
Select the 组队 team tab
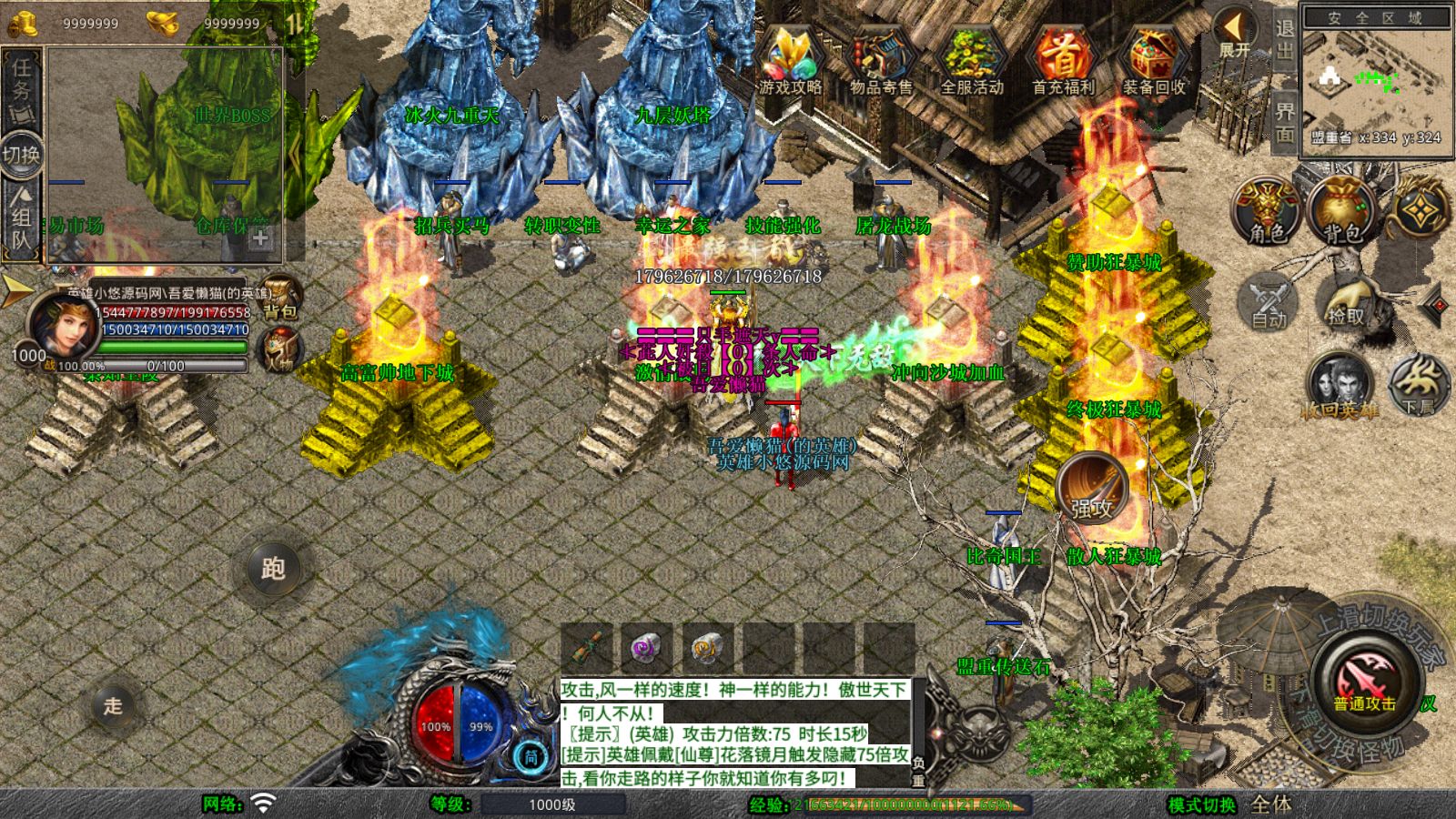pyautogui.click(x=21, y=217)
